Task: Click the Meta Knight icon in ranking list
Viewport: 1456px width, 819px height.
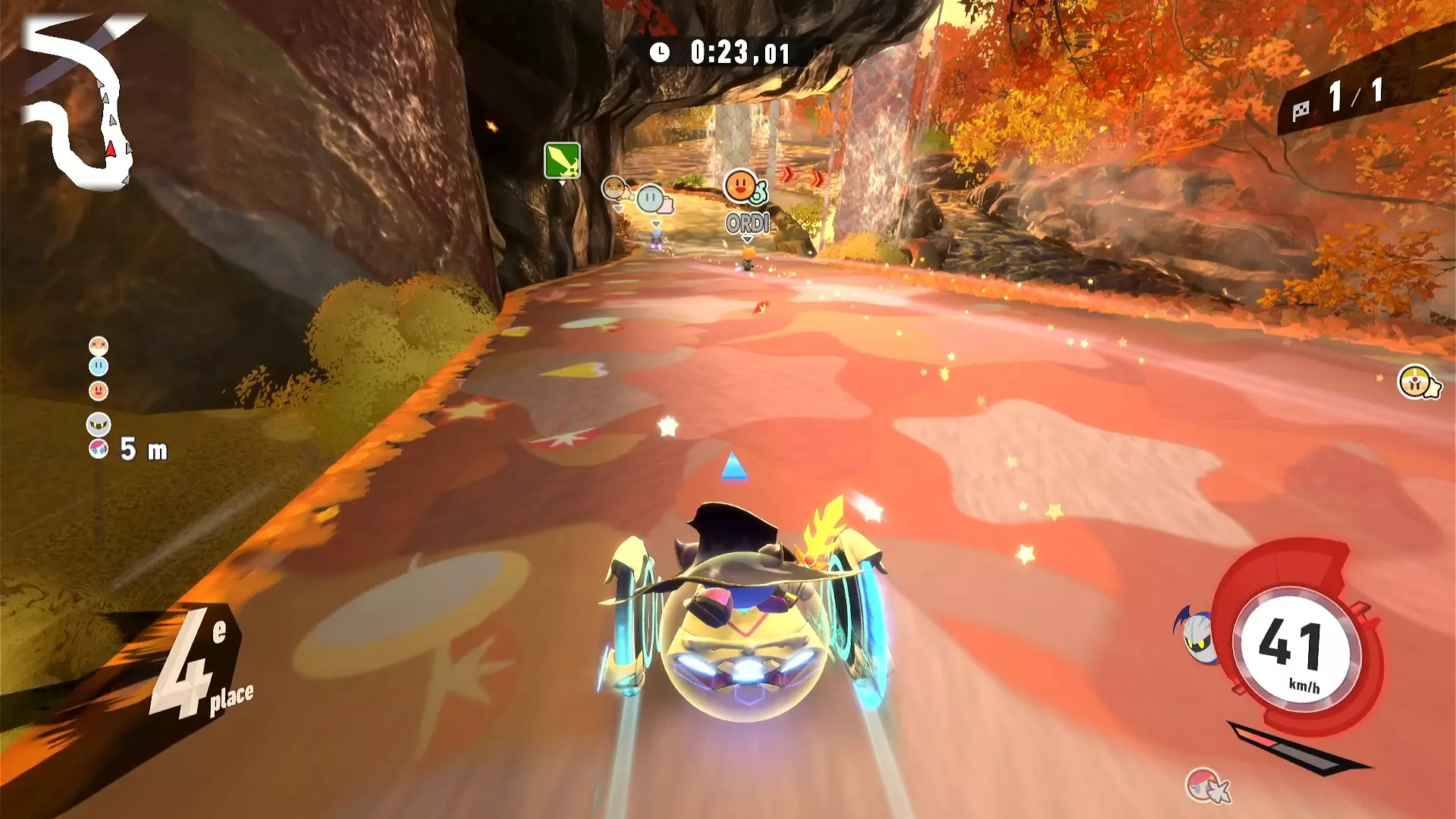Action: (x=99, y=423)
